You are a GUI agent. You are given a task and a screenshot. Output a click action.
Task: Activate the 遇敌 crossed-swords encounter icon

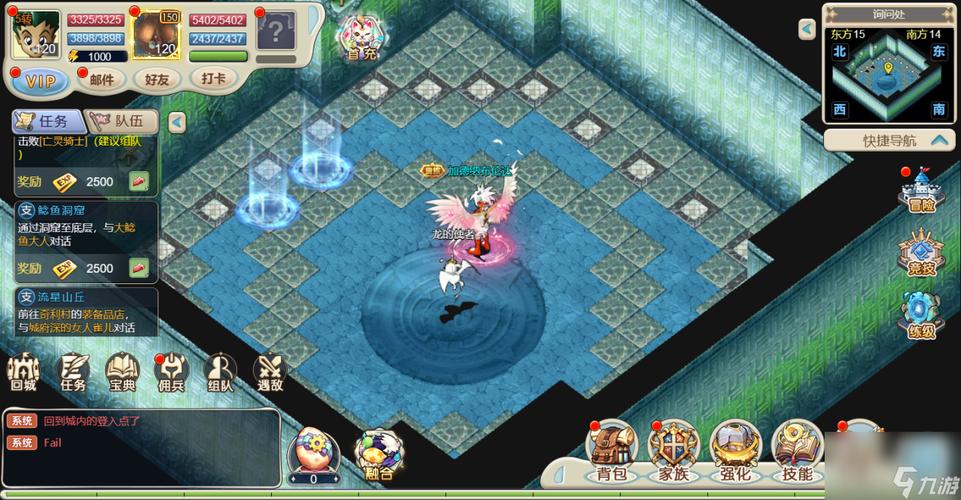tap(270, 371)
